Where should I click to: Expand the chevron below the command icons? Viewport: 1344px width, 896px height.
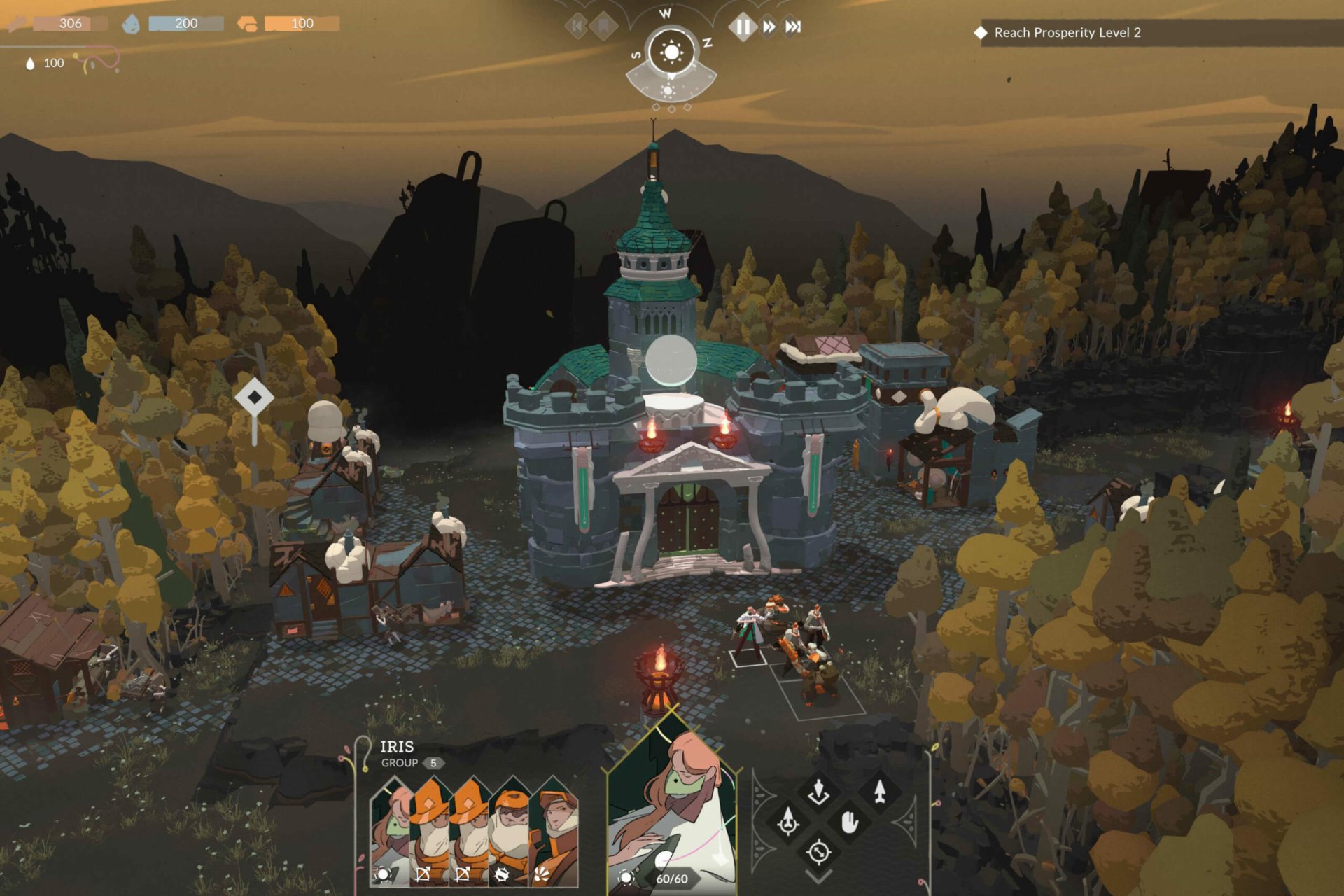pos(818,876)
